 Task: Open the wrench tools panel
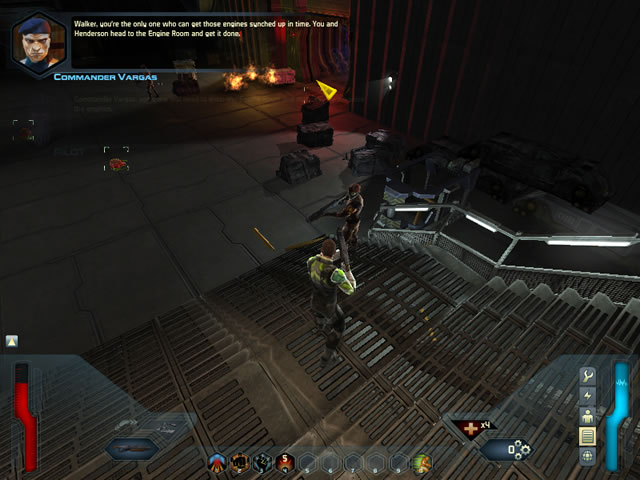coord(588,376)
